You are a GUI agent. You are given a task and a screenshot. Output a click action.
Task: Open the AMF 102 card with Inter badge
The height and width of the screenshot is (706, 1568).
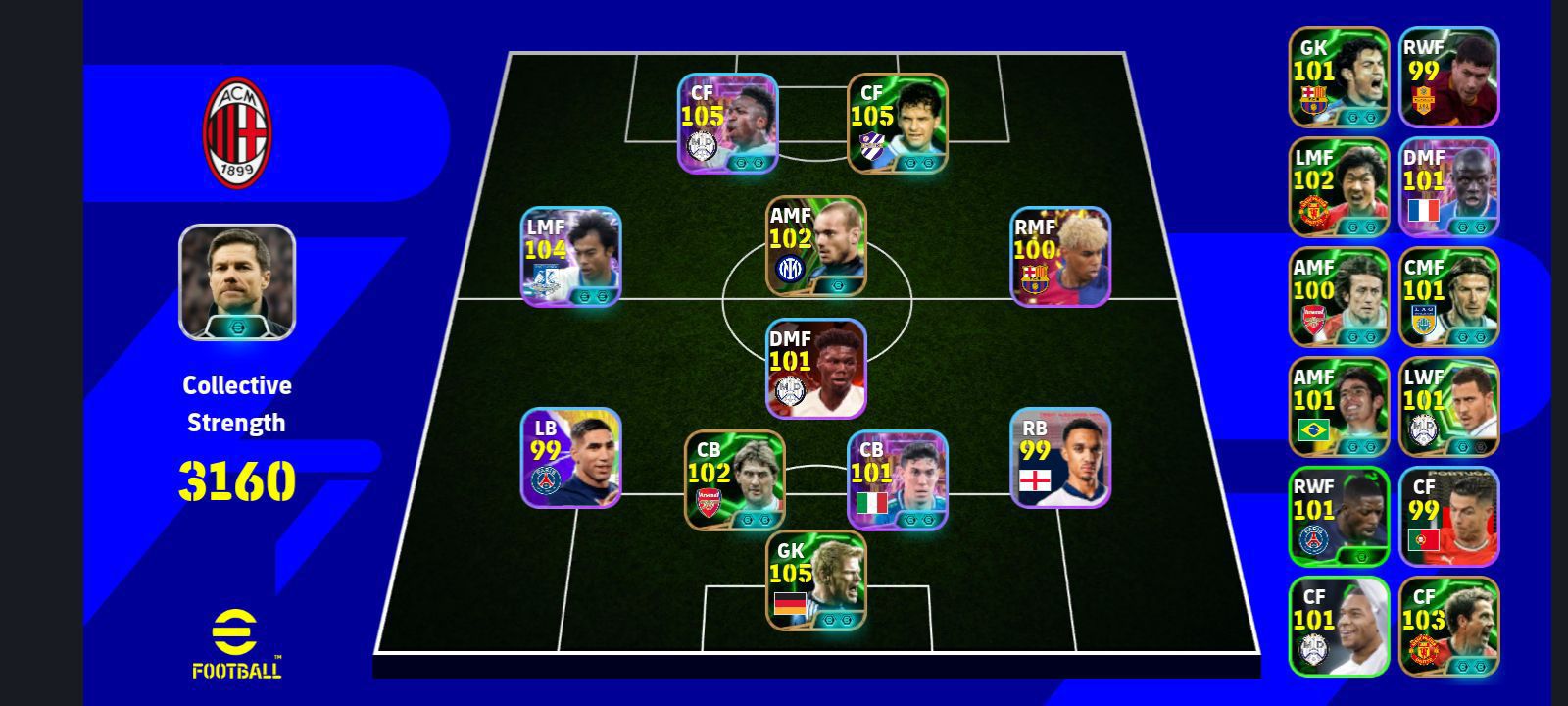pyautogui.click(x=816, y=245)
